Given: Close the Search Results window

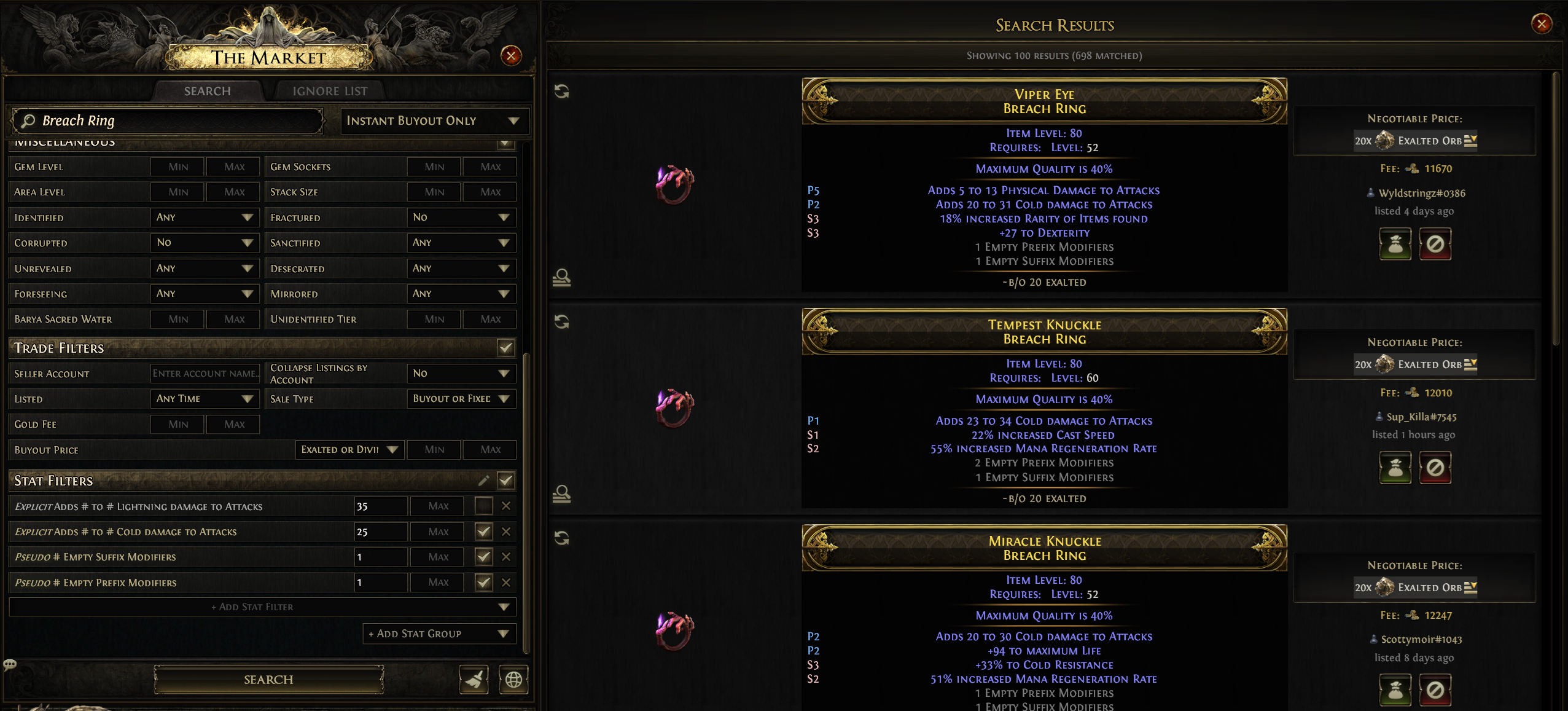Looking at the screenshot, I should click(1541, 24).
